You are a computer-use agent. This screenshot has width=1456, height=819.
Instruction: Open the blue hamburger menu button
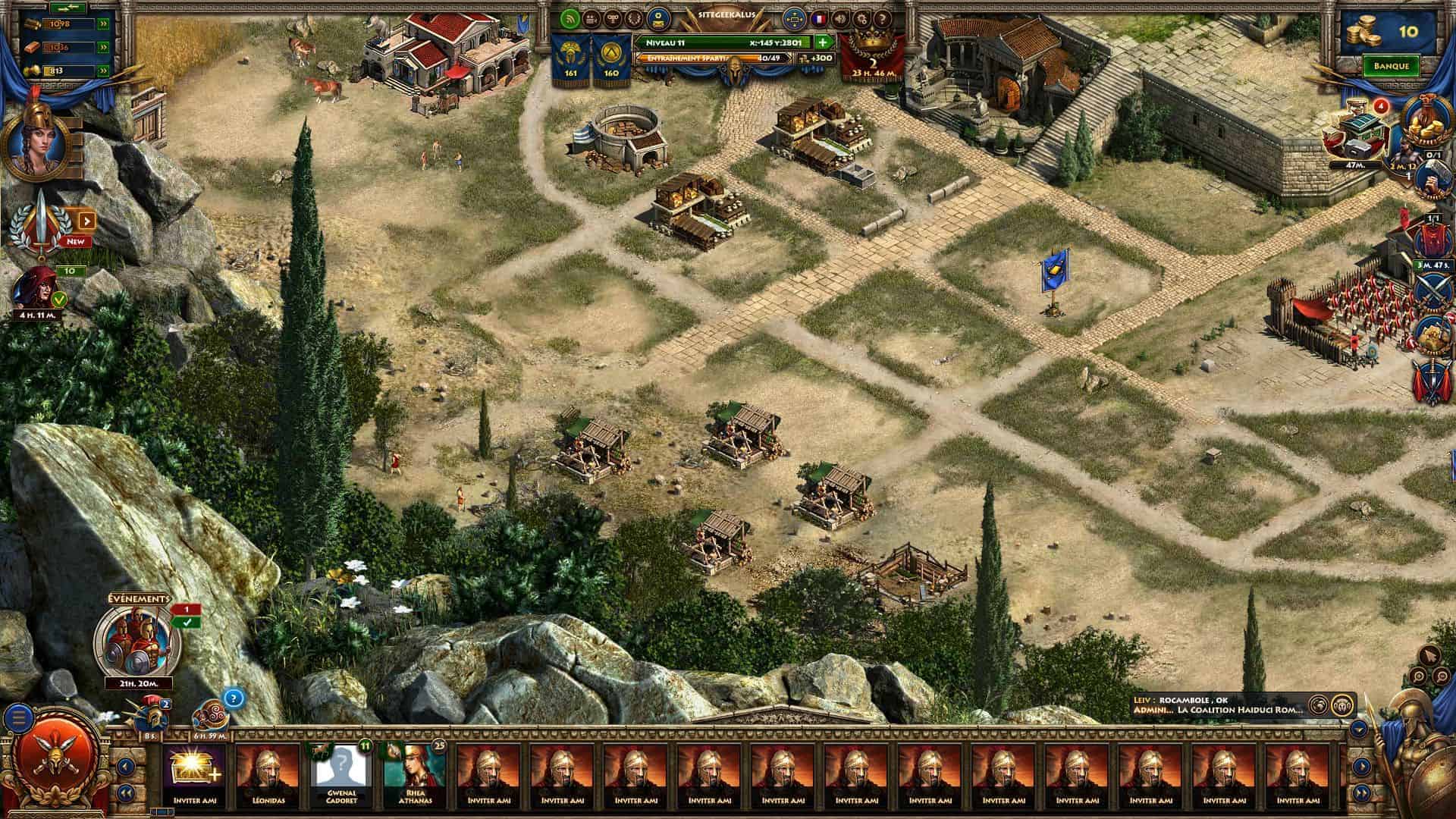[x=20, y=715]
